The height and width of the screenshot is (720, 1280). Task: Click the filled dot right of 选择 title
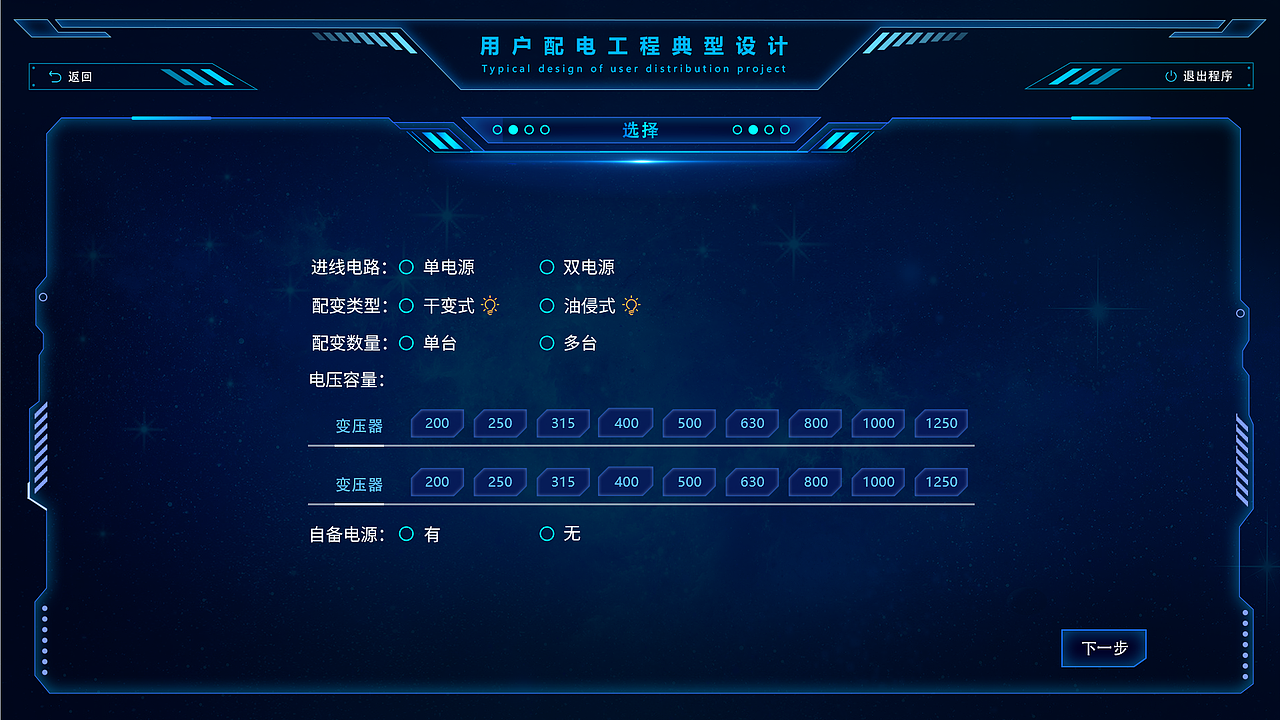coord(753,129)
